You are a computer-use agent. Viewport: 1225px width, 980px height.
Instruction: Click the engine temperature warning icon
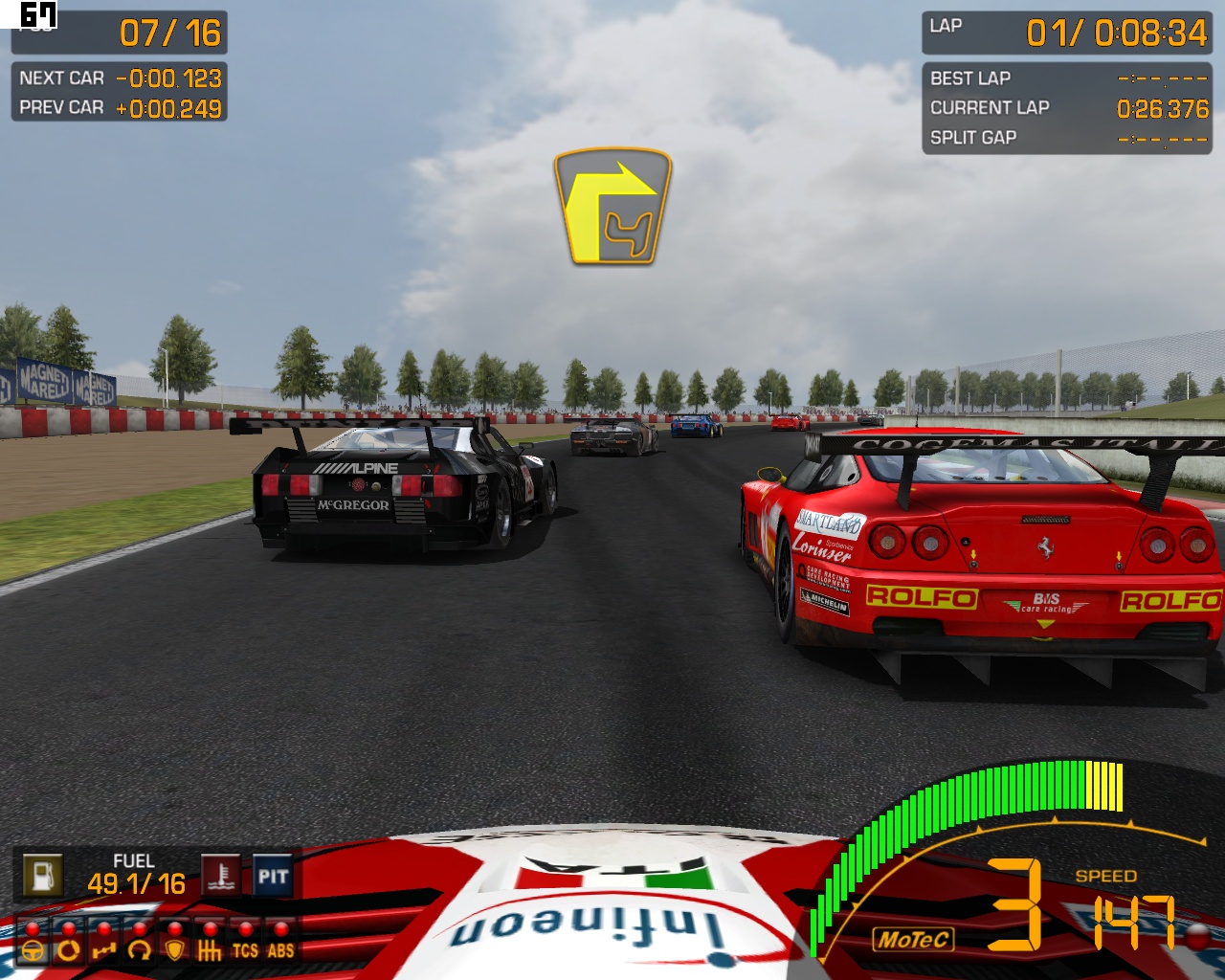(221, 875)
